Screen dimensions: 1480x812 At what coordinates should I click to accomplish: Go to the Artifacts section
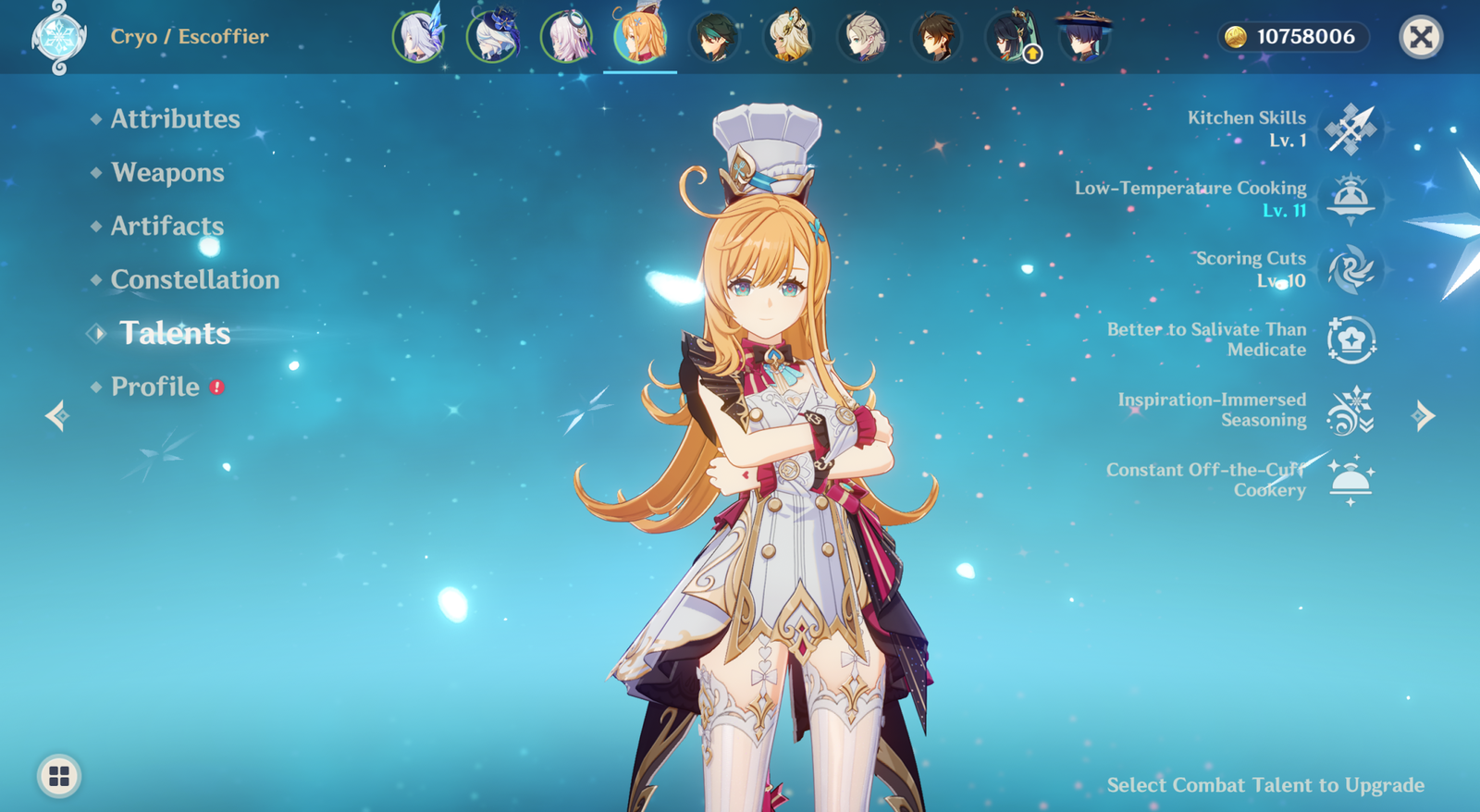(167, 227)
